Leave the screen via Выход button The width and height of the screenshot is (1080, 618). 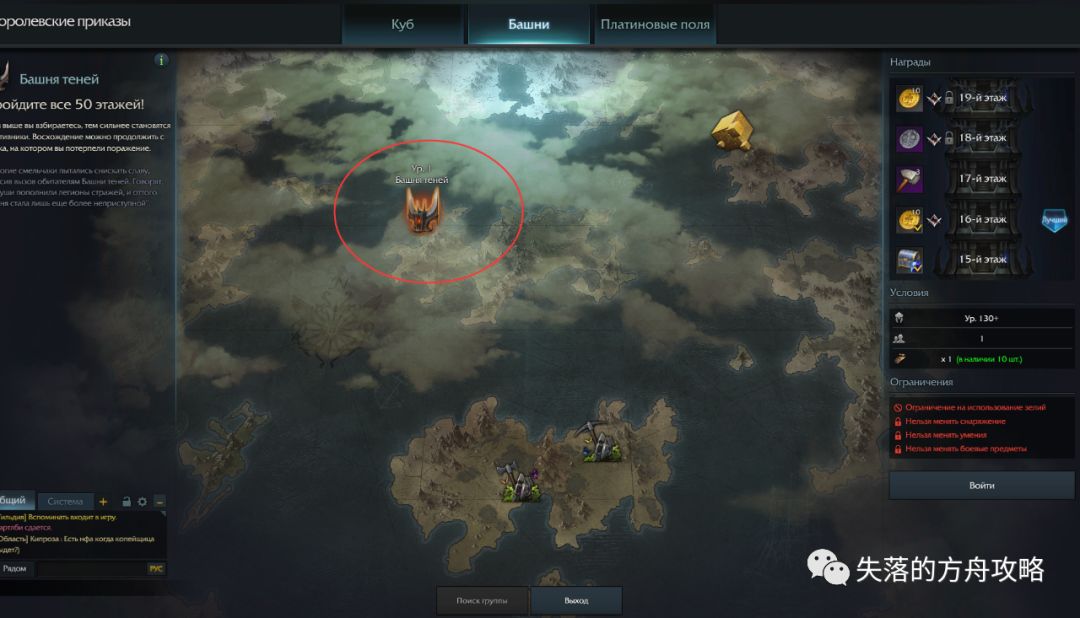(576, 601)
